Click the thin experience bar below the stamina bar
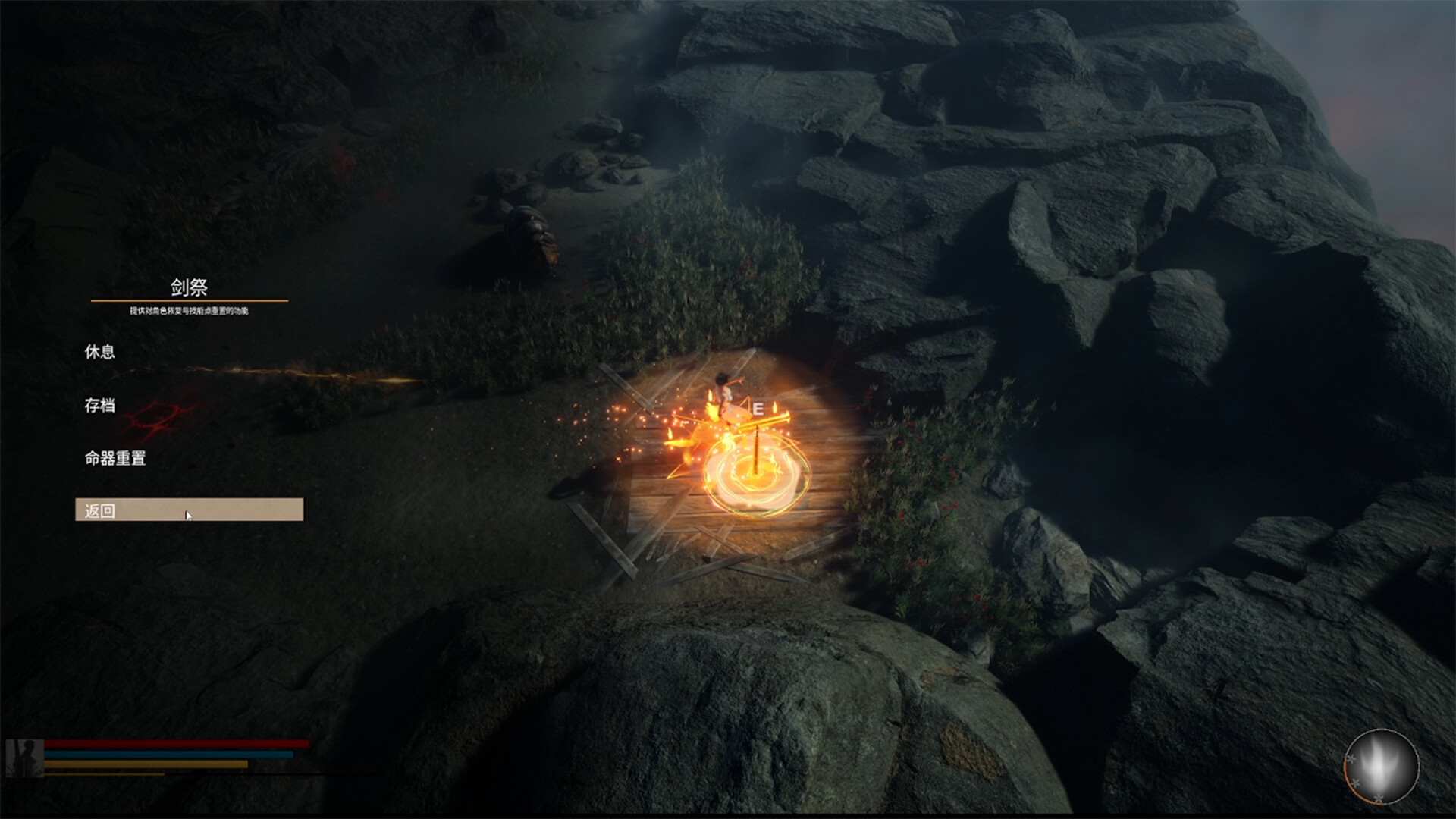The image size is (1456, 819). [x=106, y=774]
